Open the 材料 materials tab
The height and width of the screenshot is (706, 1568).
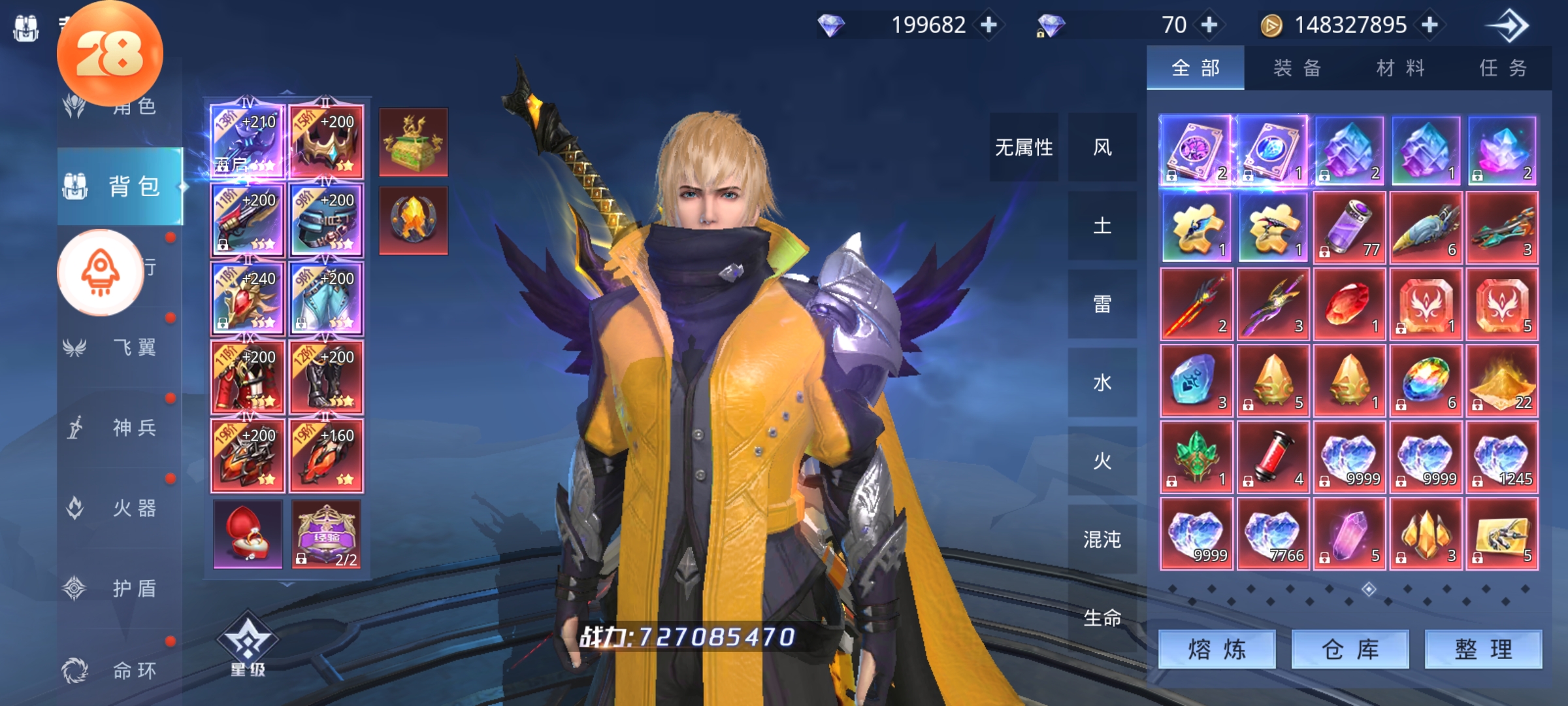point(1400,68)
